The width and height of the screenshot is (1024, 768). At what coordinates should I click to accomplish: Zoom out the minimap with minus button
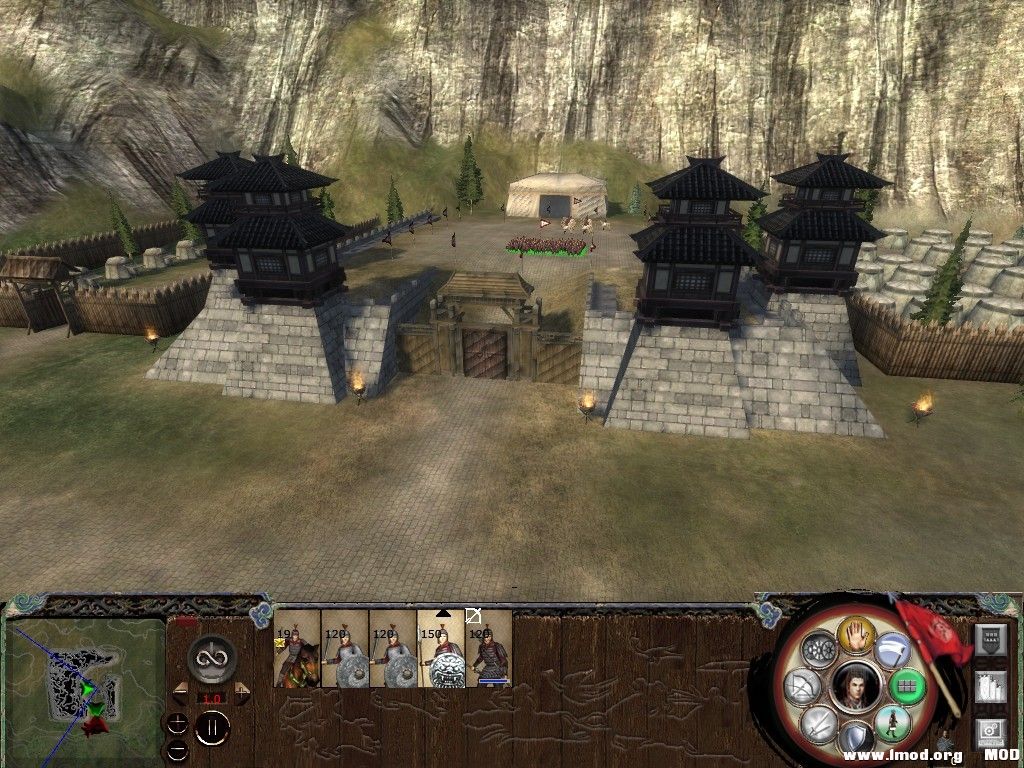tap(177, 749)
